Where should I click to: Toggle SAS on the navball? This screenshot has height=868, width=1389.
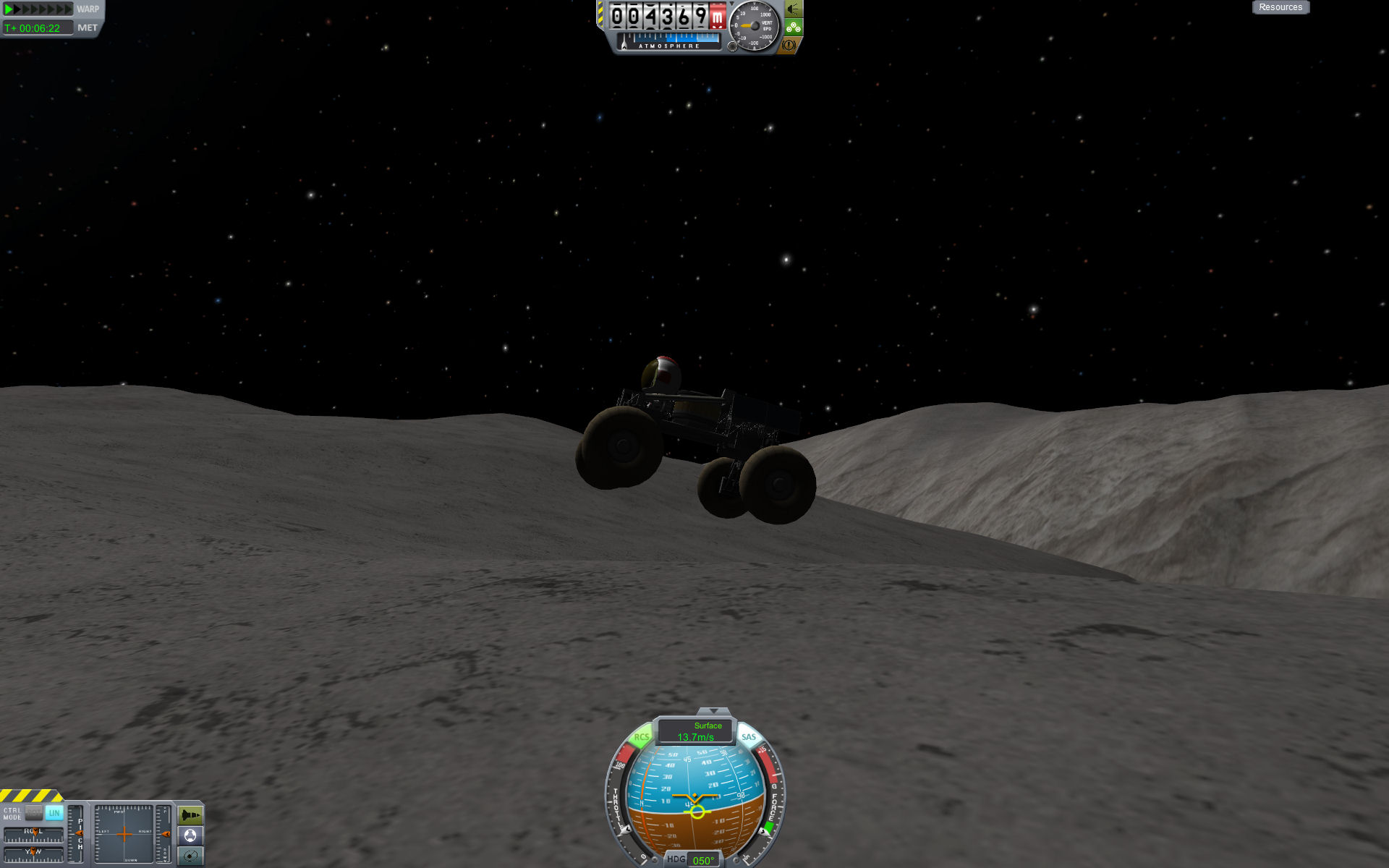pos(749,737)
